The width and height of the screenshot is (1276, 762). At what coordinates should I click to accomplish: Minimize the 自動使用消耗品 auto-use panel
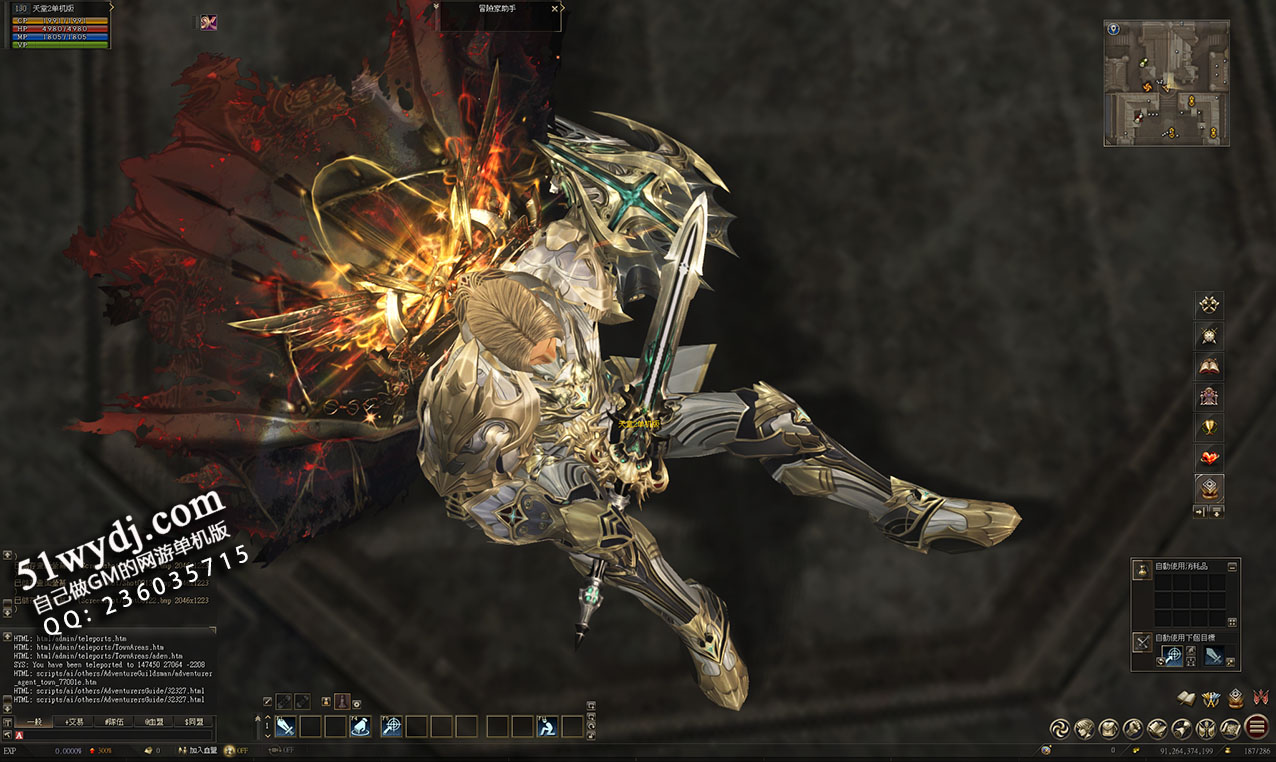pyautogui.click(x=1232, y=566)
